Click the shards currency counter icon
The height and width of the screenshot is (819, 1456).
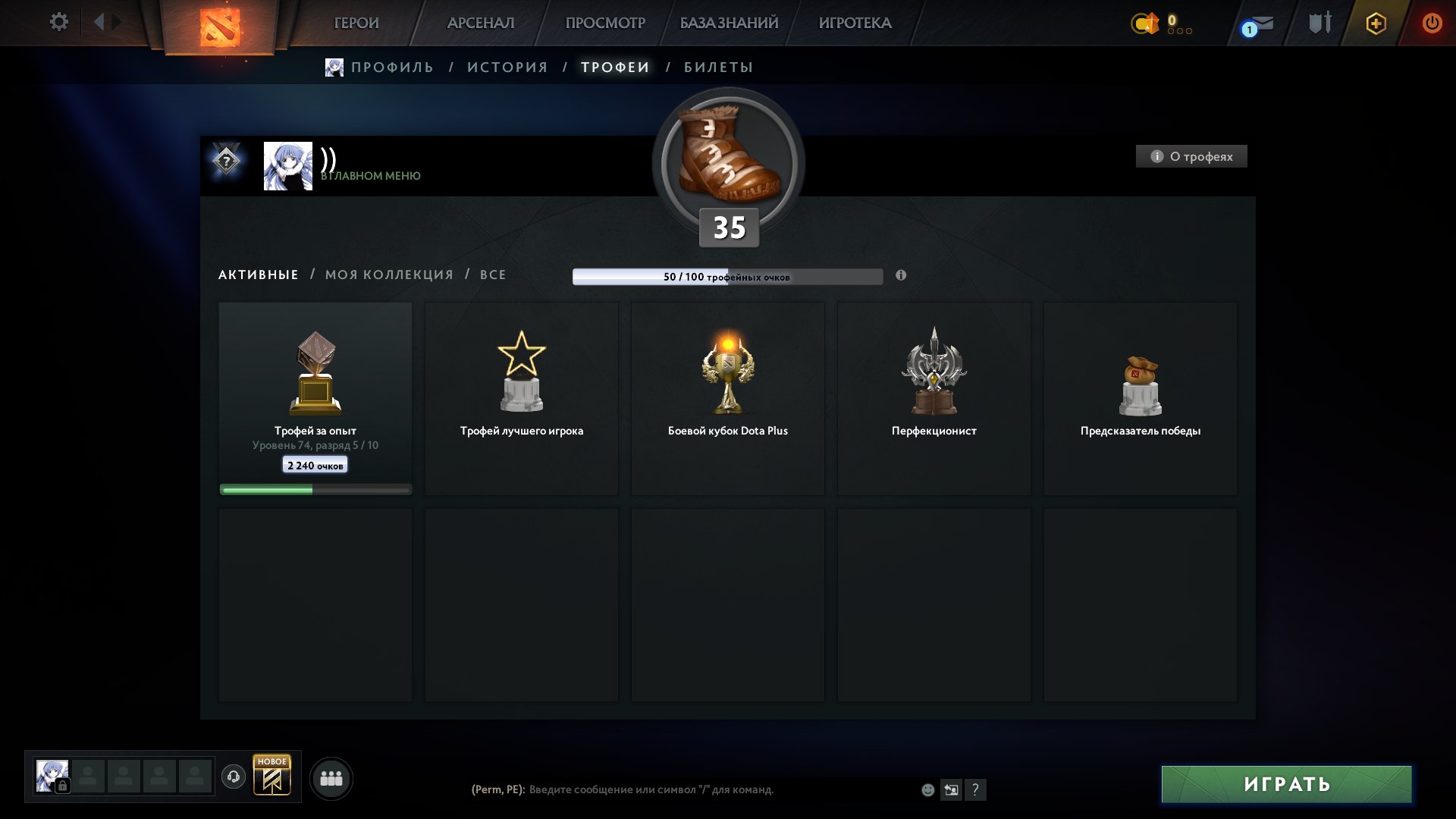tap(1144, 23)
